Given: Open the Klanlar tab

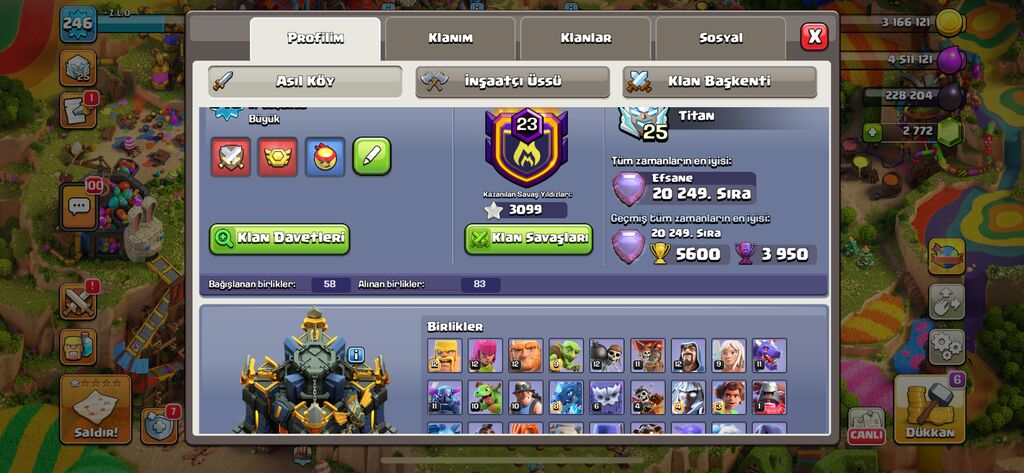Looking at the screenshot, I should click(x=585, y=38).
